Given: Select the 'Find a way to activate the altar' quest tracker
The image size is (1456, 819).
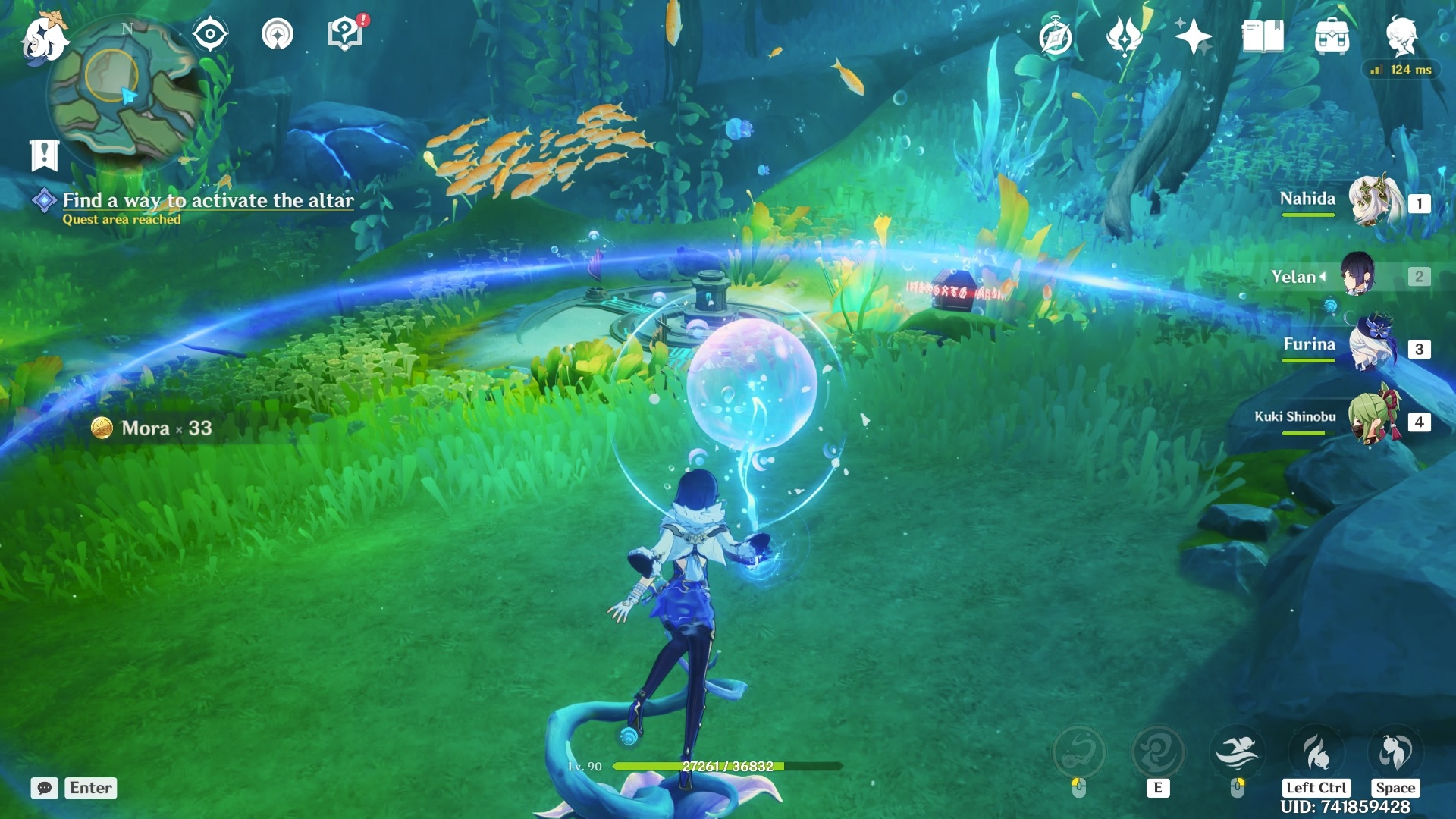Looking at the screenshot, I should pyautogui.click(x=208, y=201).
